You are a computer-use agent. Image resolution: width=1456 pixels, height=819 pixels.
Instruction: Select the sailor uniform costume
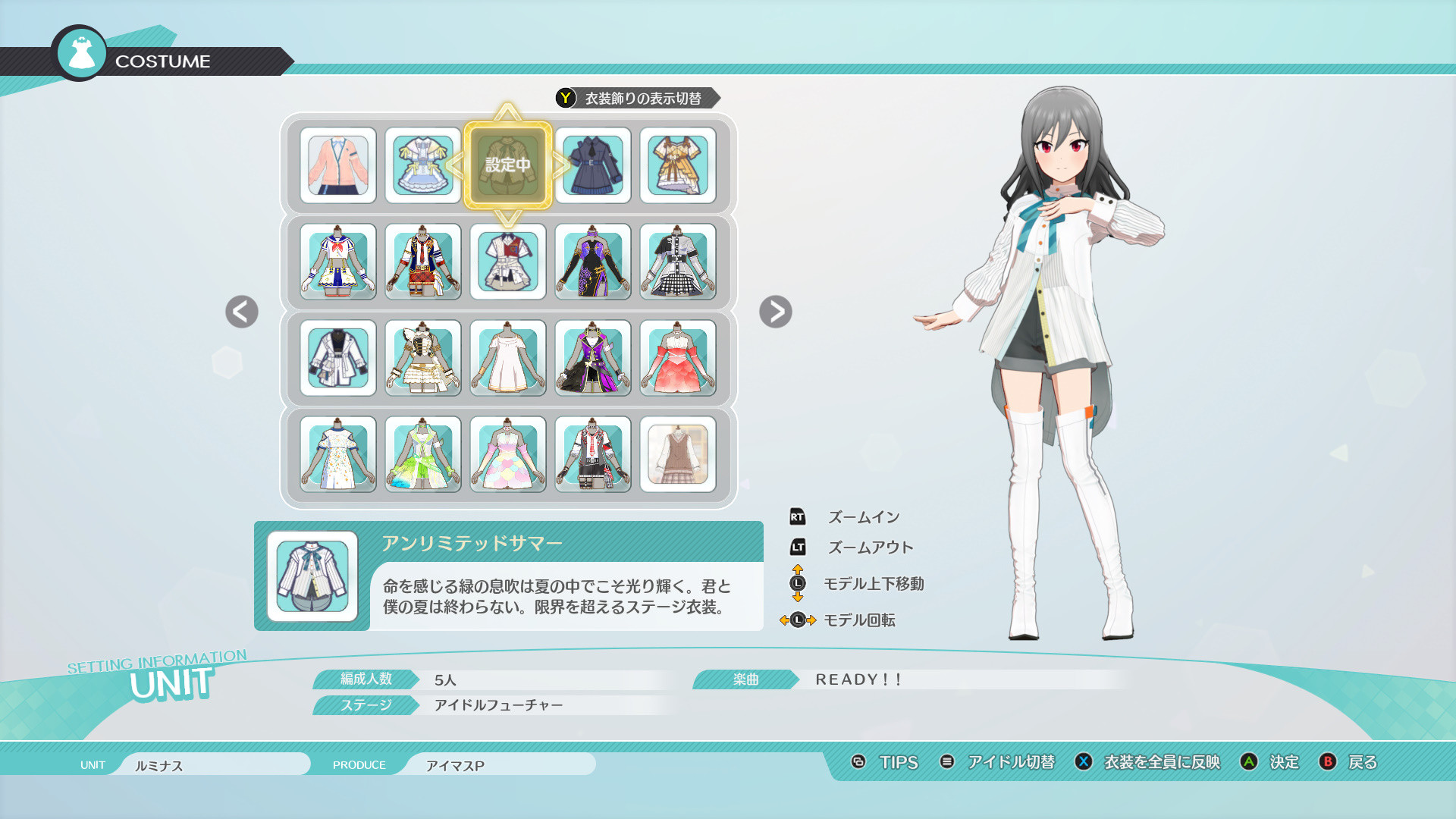[339, 263]
